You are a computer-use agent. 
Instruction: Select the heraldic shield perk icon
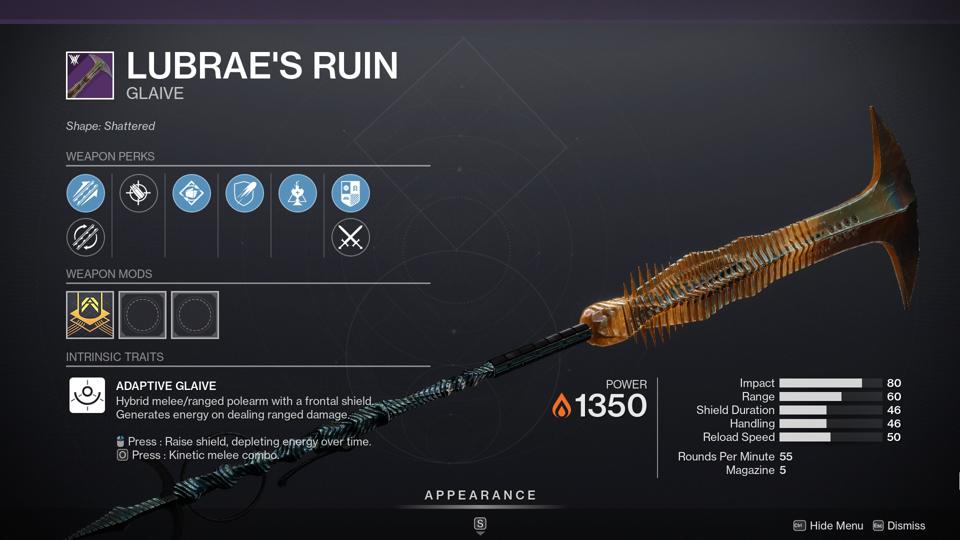(x=350, y=193)
